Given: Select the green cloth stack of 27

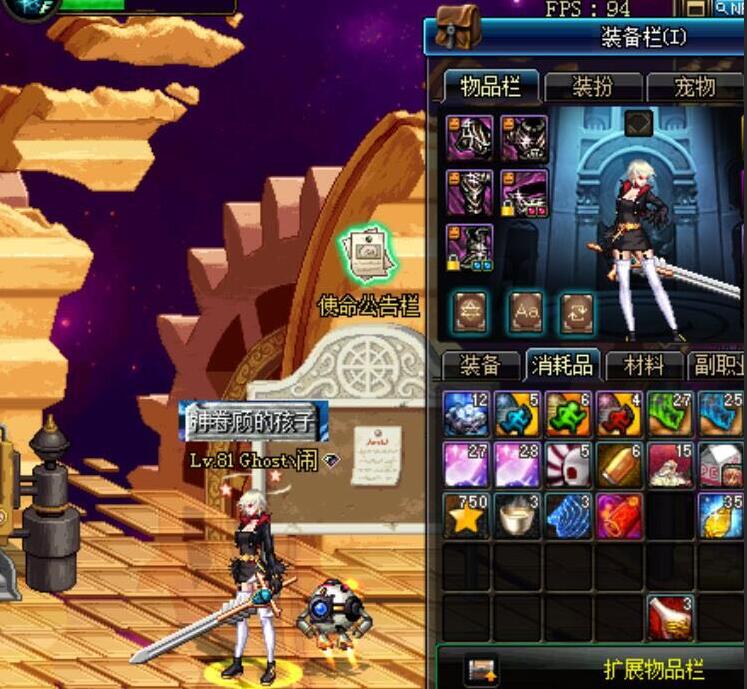Looking at the screenshot, I should point(670,413).
